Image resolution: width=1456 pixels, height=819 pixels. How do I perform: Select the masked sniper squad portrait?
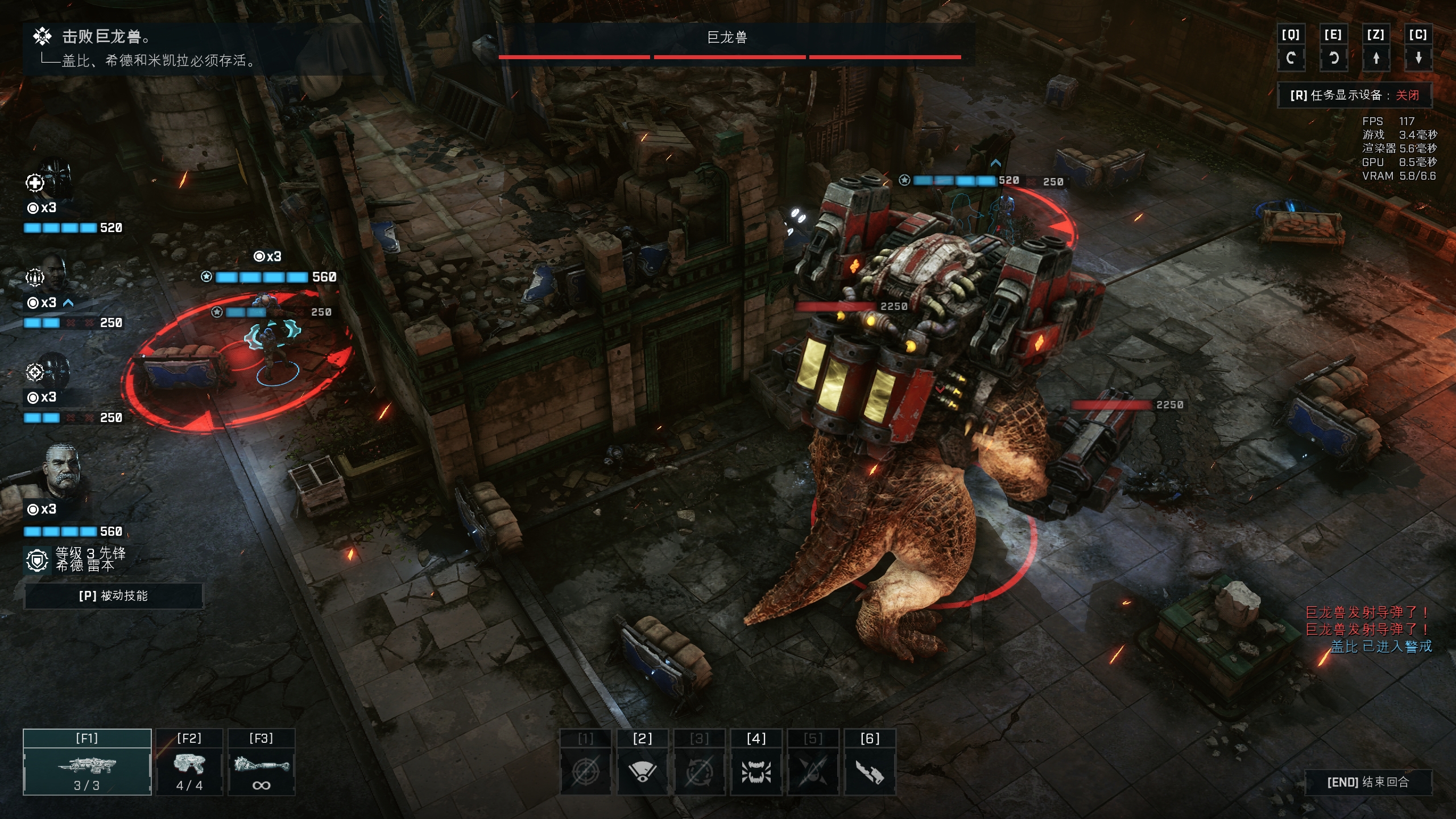pos(55,370)
